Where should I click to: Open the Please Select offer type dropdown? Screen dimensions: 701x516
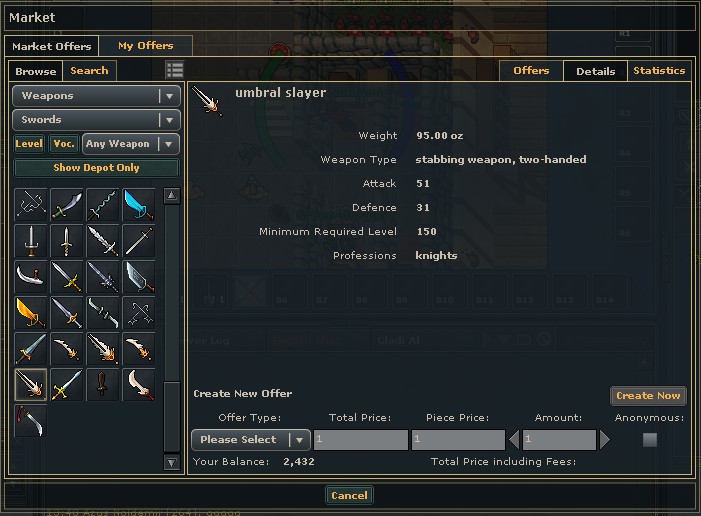(250, 439)
